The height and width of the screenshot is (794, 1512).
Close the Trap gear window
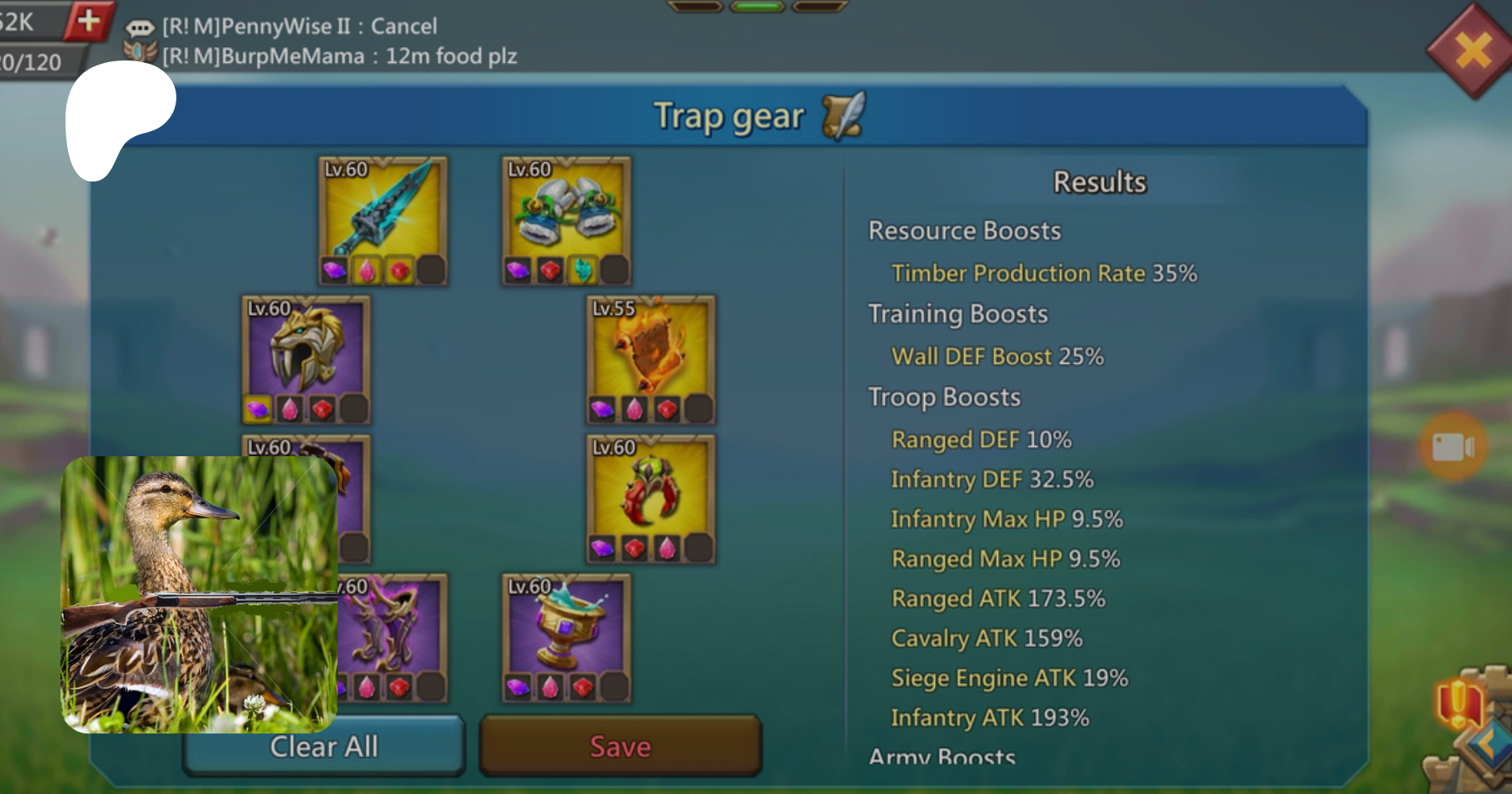click(x=1473, y=50)
